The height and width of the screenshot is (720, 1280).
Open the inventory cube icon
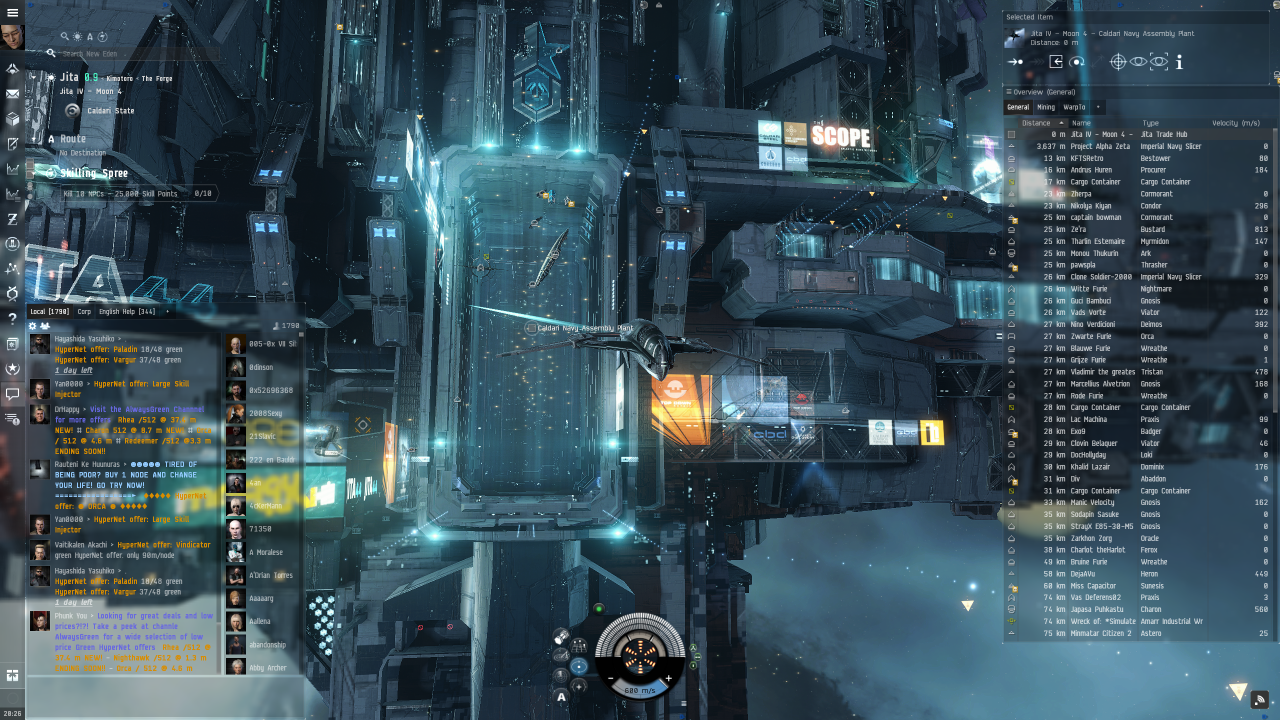(13, 119)
